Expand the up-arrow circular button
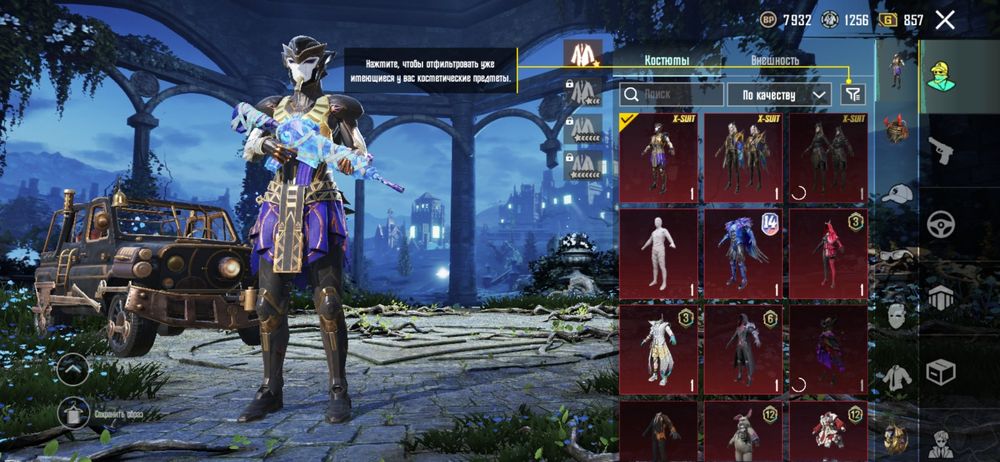Screen dimensions: 1000x462 [74, 369]
